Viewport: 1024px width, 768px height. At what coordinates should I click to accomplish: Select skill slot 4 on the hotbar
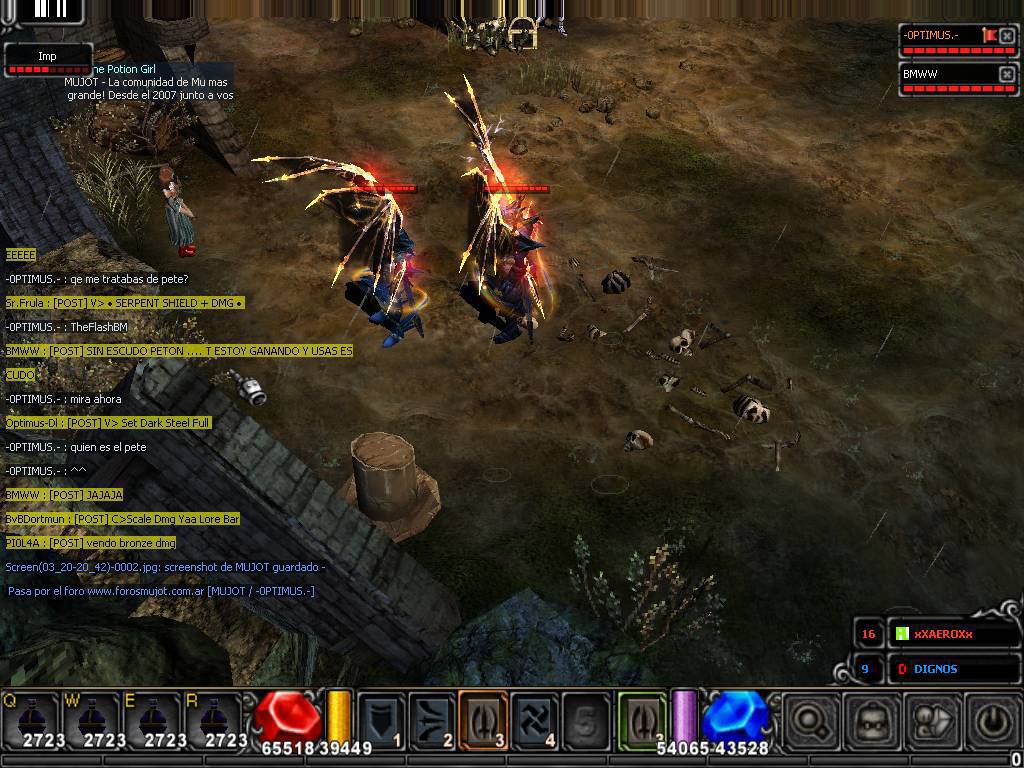535,719
